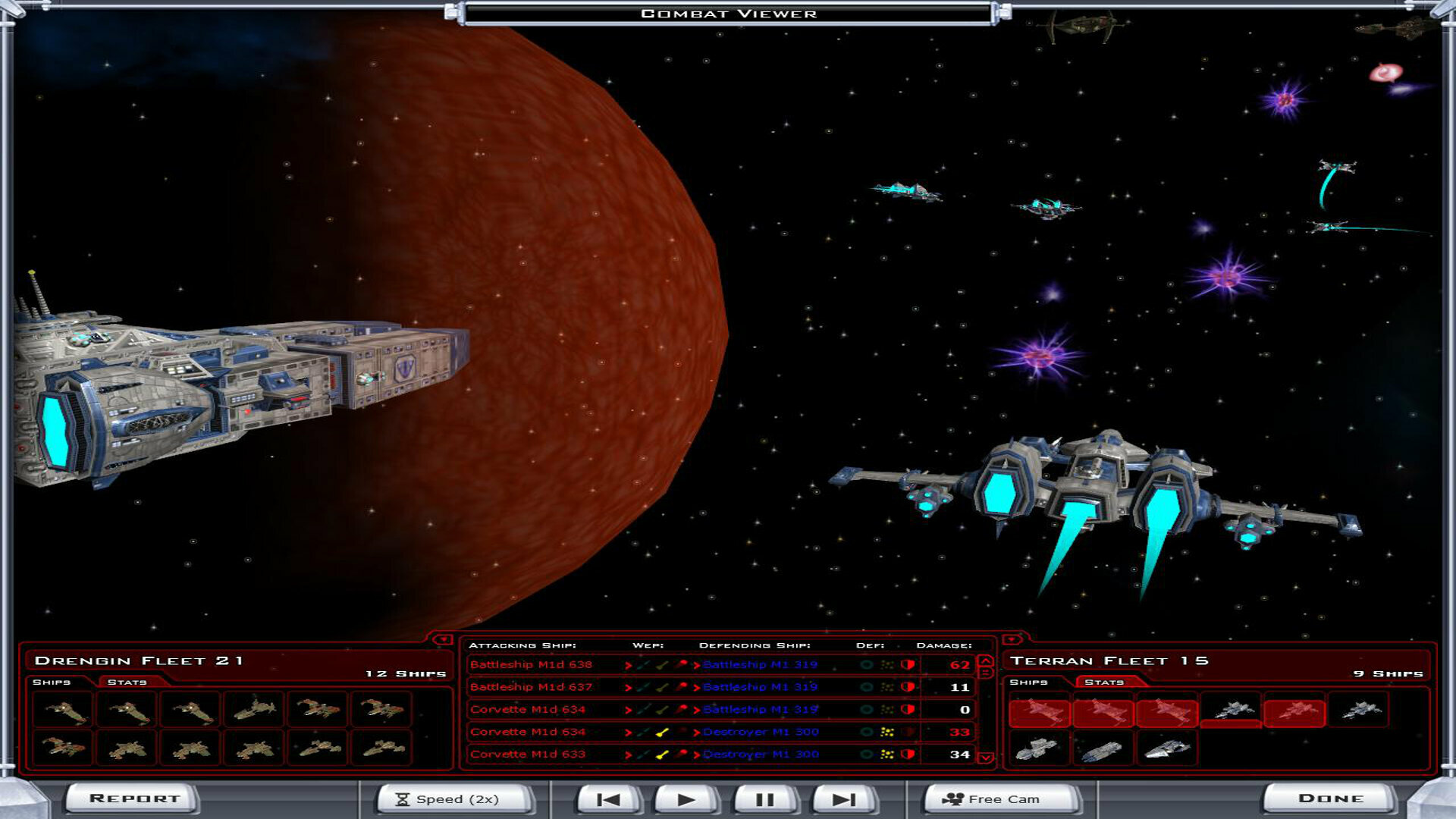
Task: Switch to the Stats tab of Drengin Fleet 21
Action: [127, 682]
